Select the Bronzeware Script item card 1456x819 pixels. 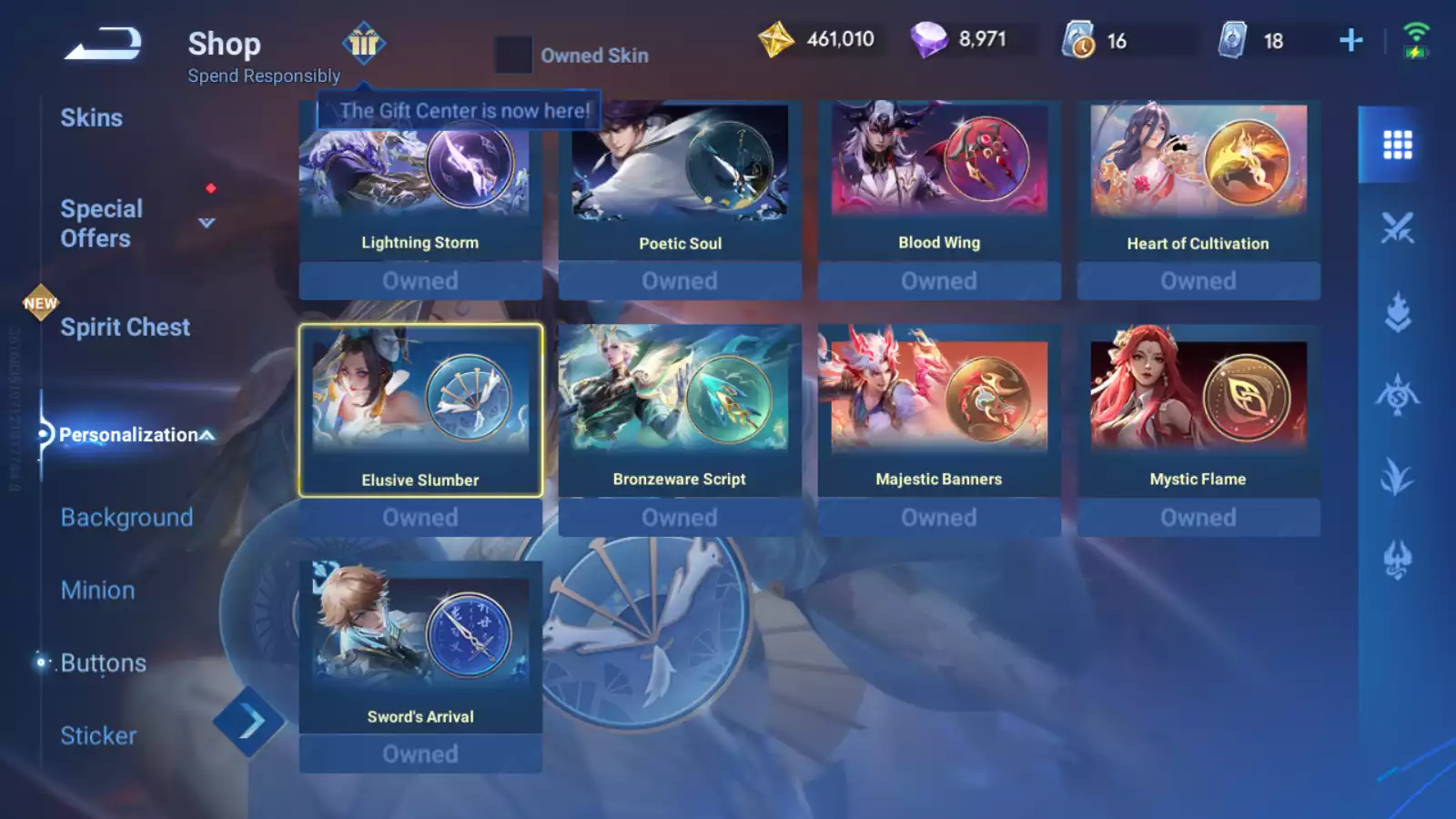coord(680,409)
